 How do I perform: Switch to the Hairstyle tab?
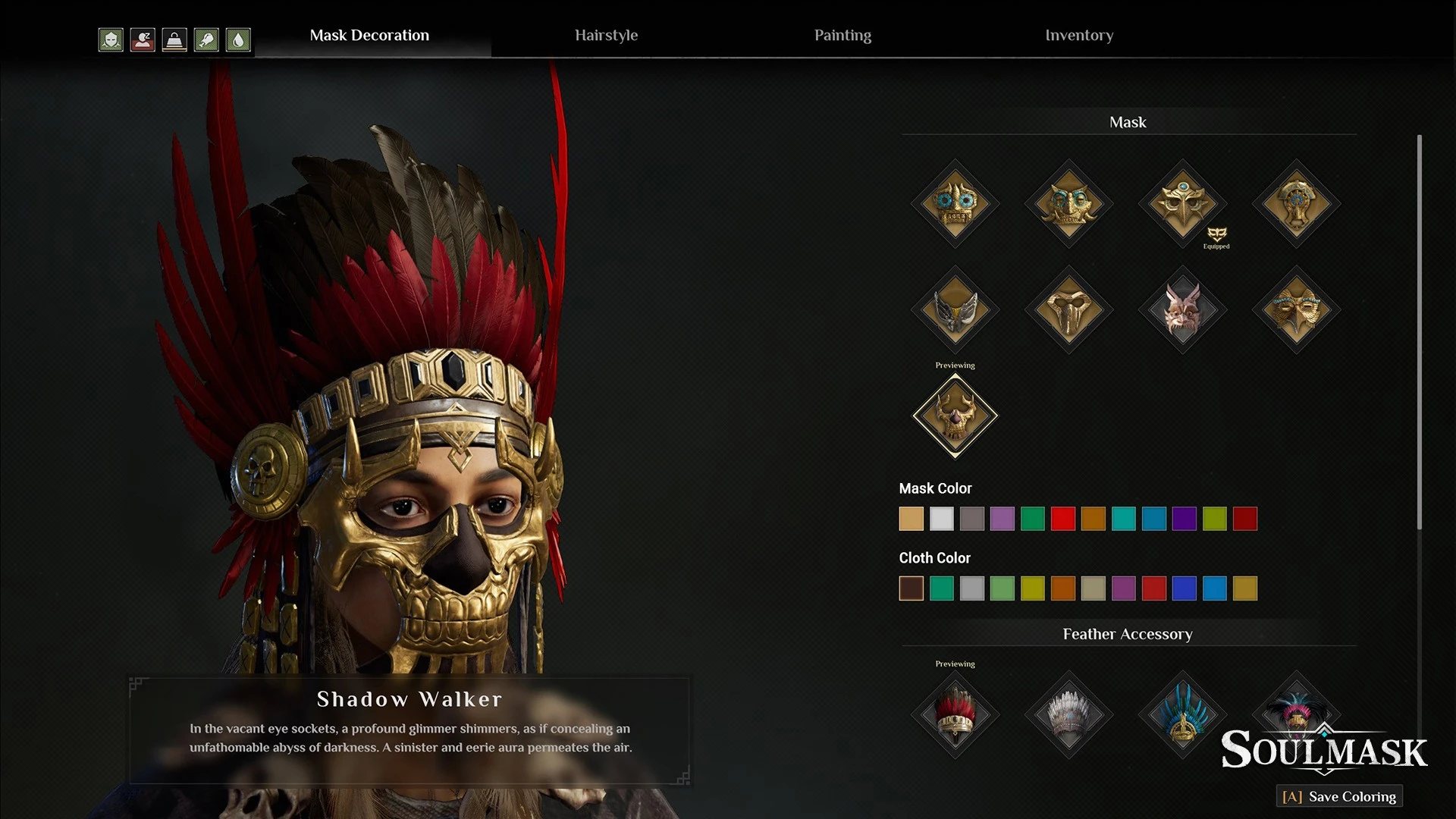click(606, 36)
